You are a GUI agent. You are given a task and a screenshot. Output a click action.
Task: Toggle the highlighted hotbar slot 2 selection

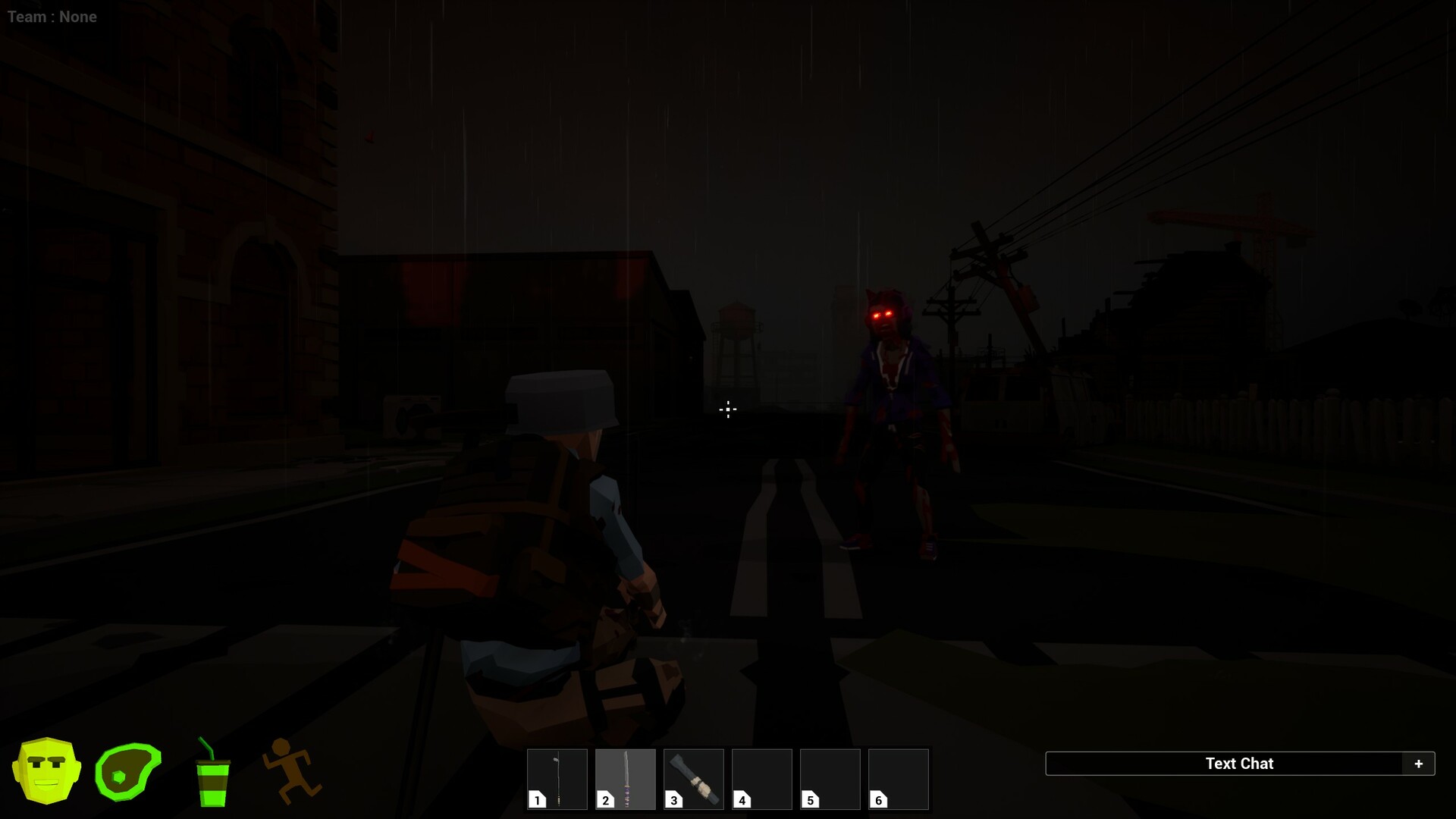point(625,779)
